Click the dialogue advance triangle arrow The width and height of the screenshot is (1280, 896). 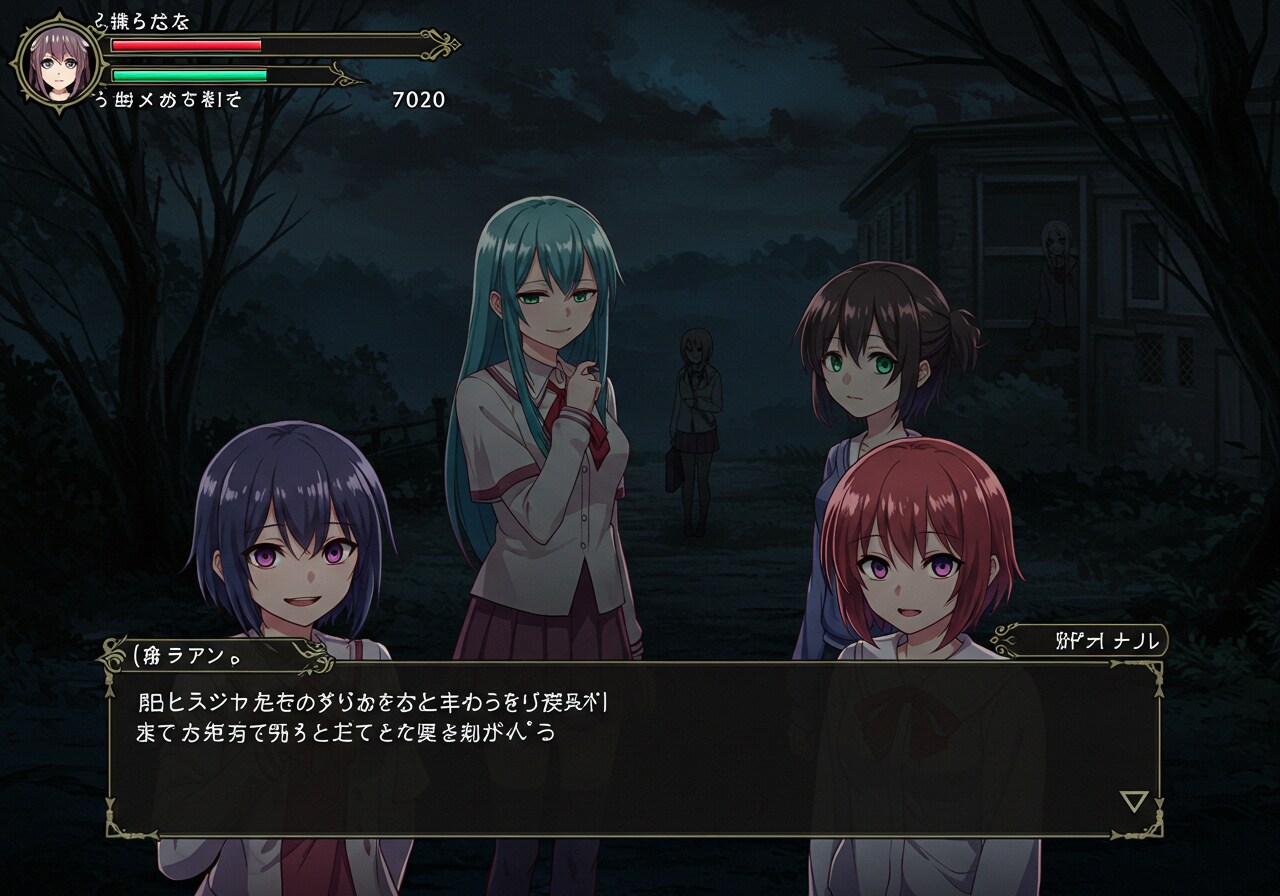coord(1133,801)
